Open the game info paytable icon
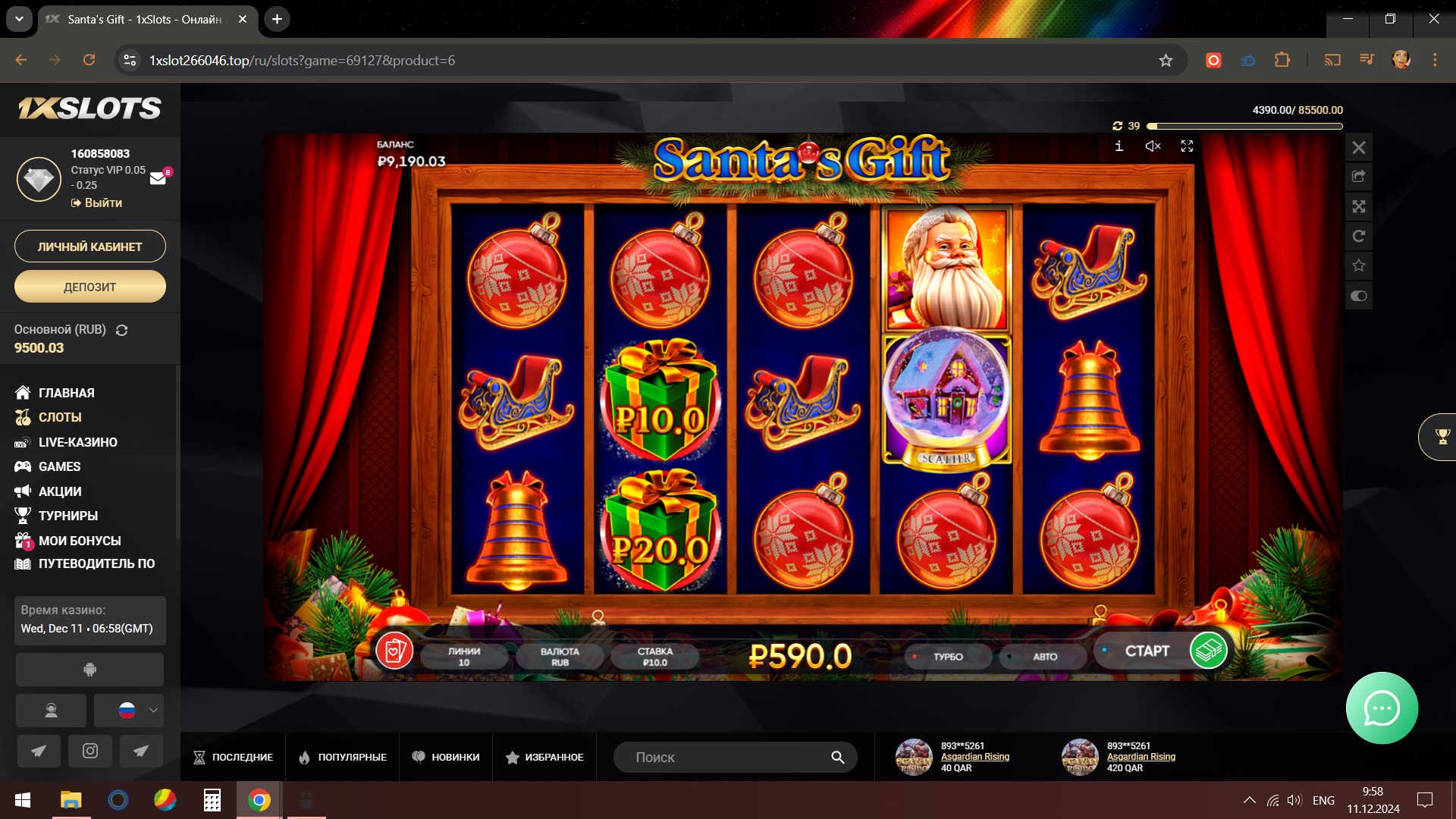The image size is (1456, 819). pyautogui.click(x=1119, y=146)
